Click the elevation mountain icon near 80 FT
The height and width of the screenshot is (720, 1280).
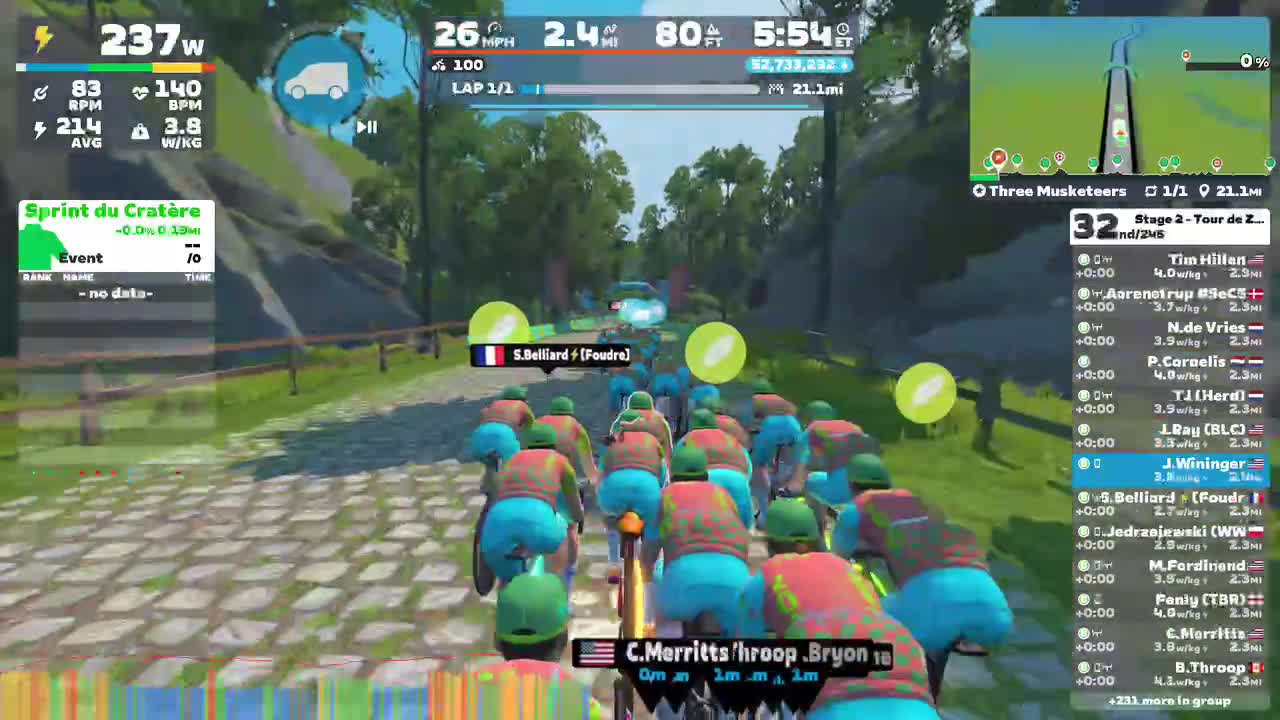(x=713, y=30)
